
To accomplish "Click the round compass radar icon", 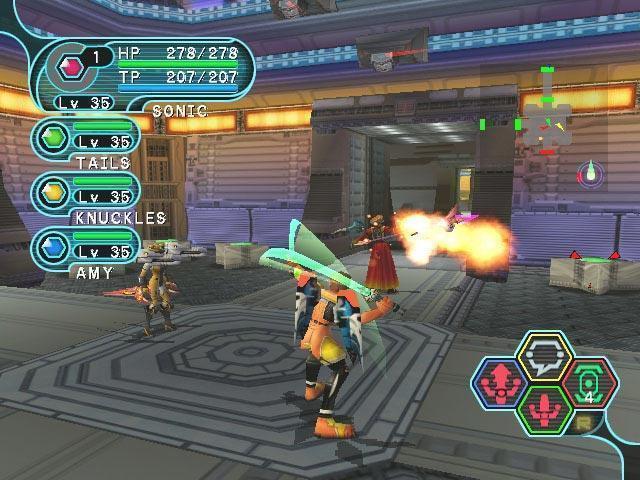I will [592, 173].
